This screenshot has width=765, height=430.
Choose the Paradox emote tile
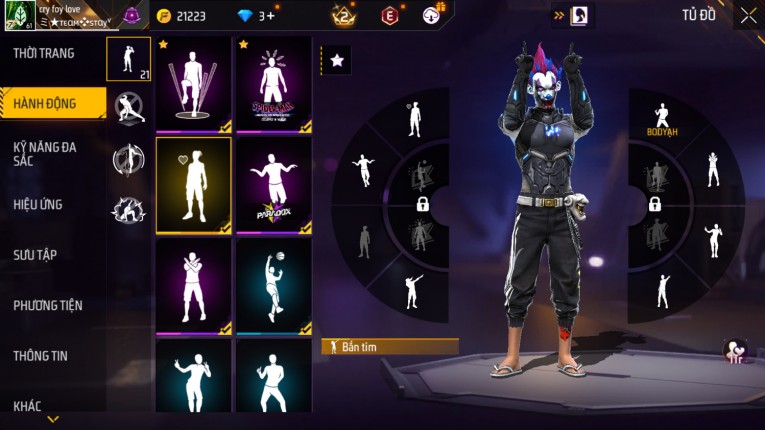tap(273, 185)
